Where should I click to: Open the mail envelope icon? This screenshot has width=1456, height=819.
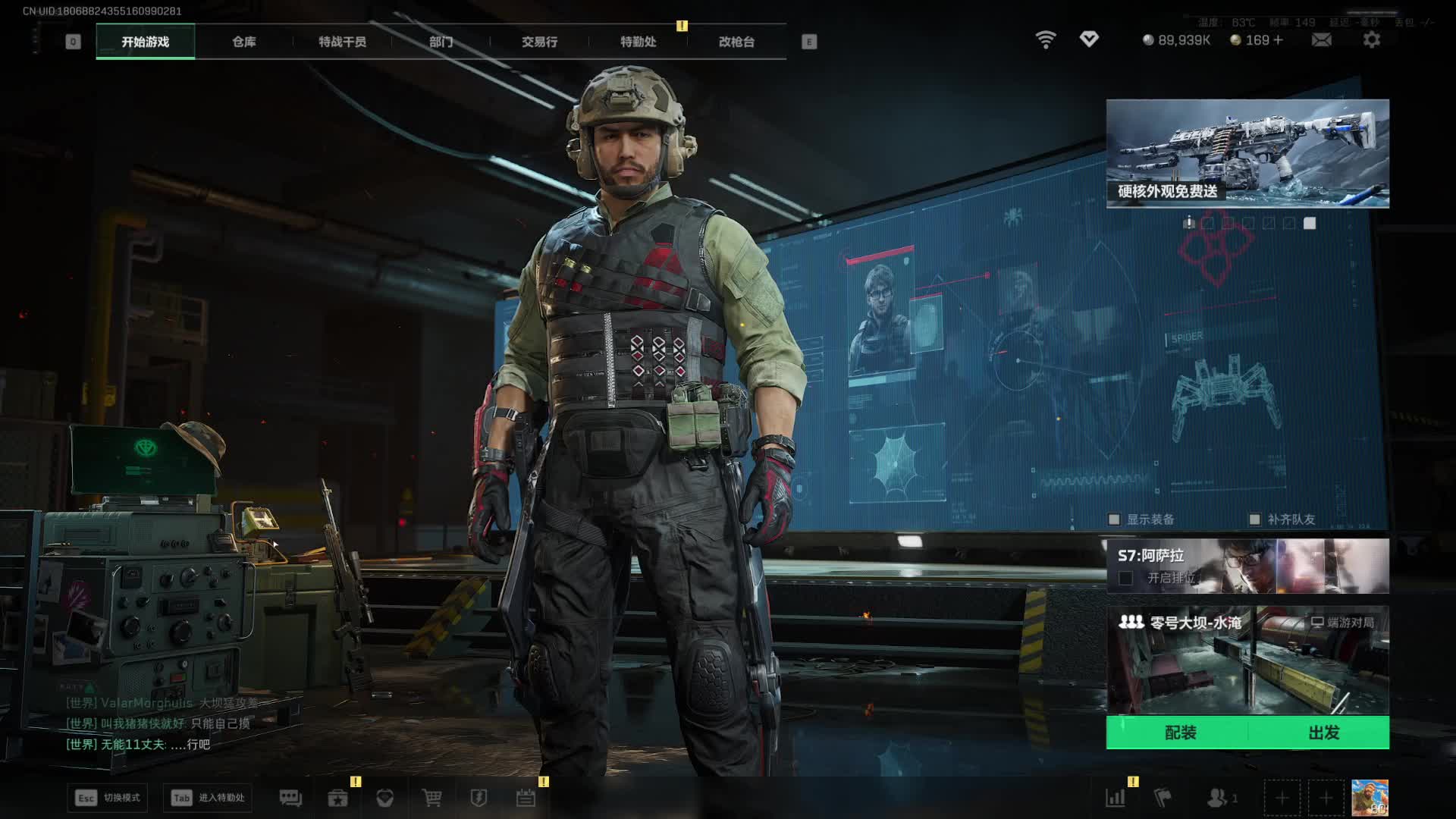pos(1321,39)
